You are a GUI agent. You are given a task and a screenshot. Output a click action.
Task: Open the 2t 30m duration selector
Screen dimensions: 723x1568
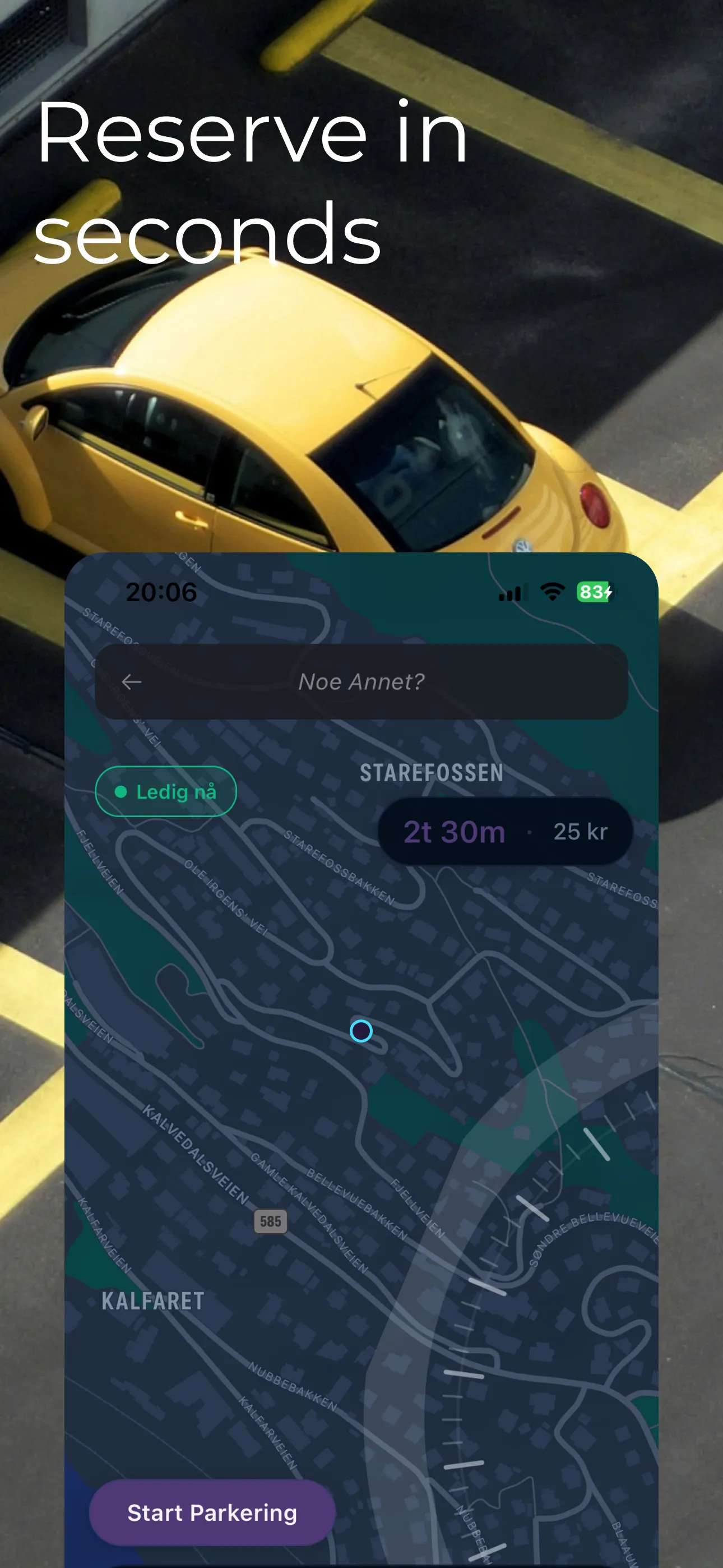pyautogui.click(x=455, y=831)
